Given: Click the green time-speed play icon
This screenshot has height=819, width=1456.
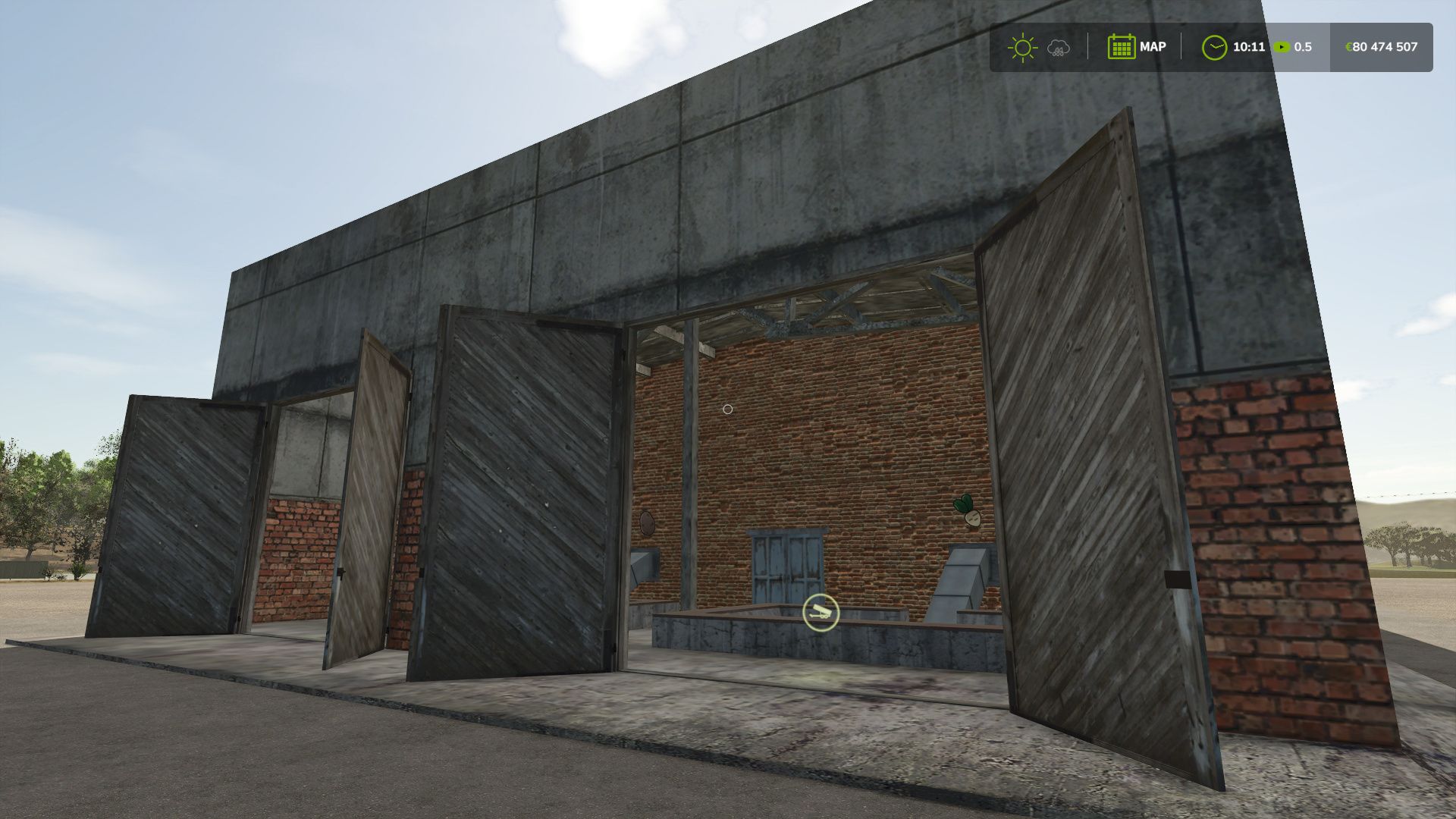Looking at the screenshot, I should (x=1282, y=47).
